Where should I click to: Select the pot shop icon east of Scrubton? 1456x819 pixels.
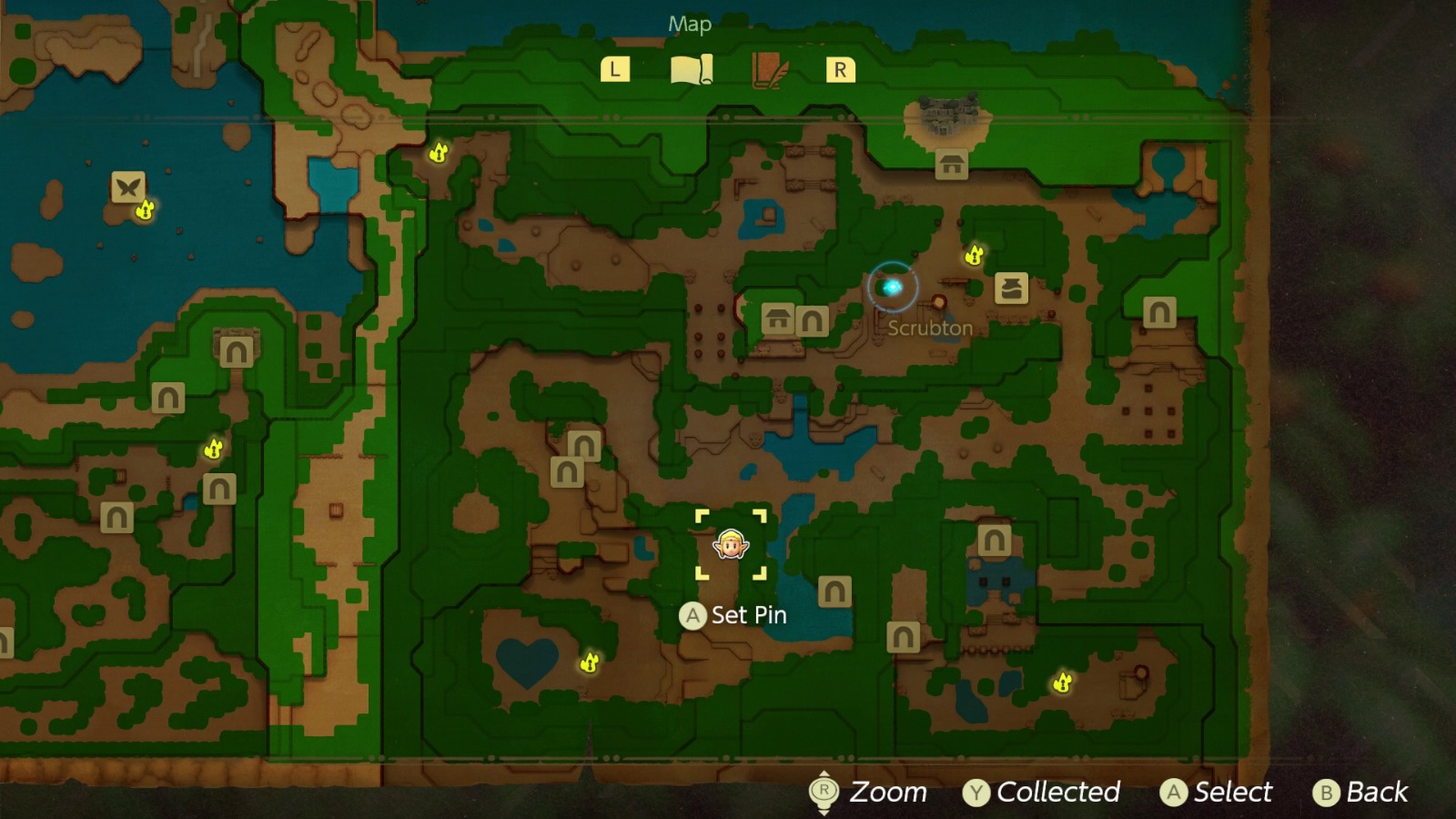pyautogui.click(x=1013, y=288)
